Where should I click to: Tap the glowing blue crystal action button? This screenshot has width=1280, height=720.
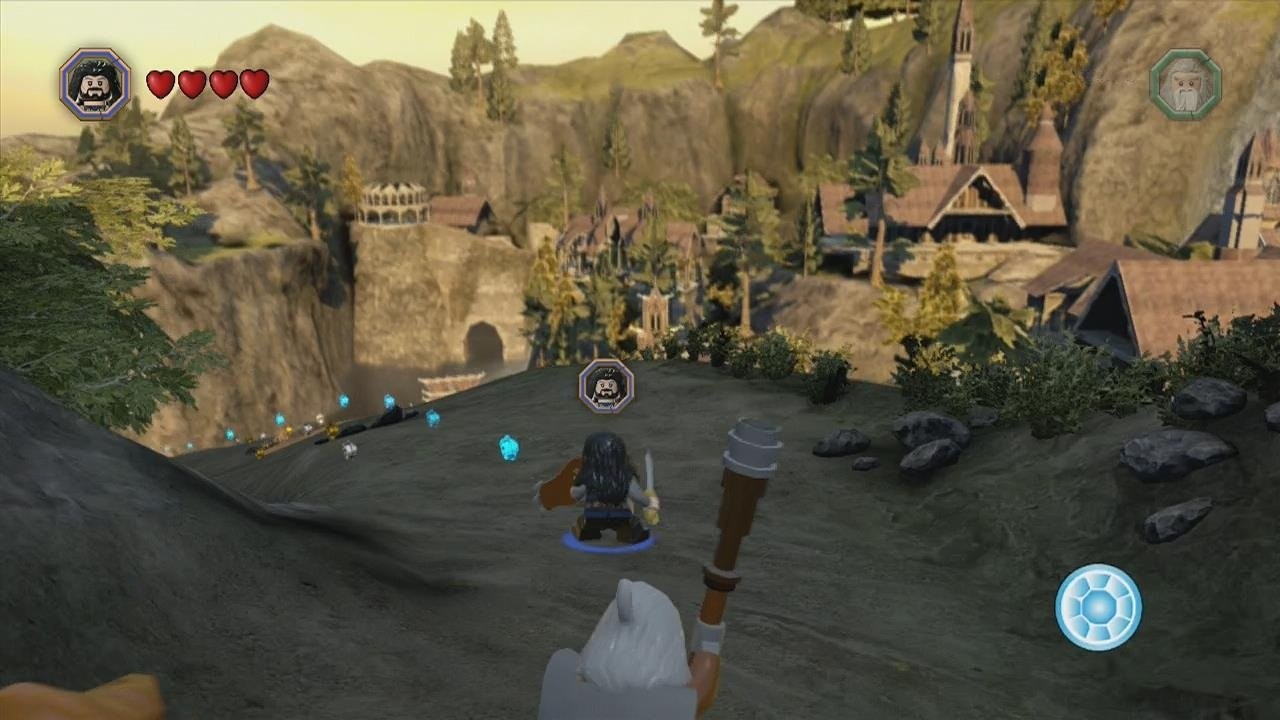[x=1098, y=607]
